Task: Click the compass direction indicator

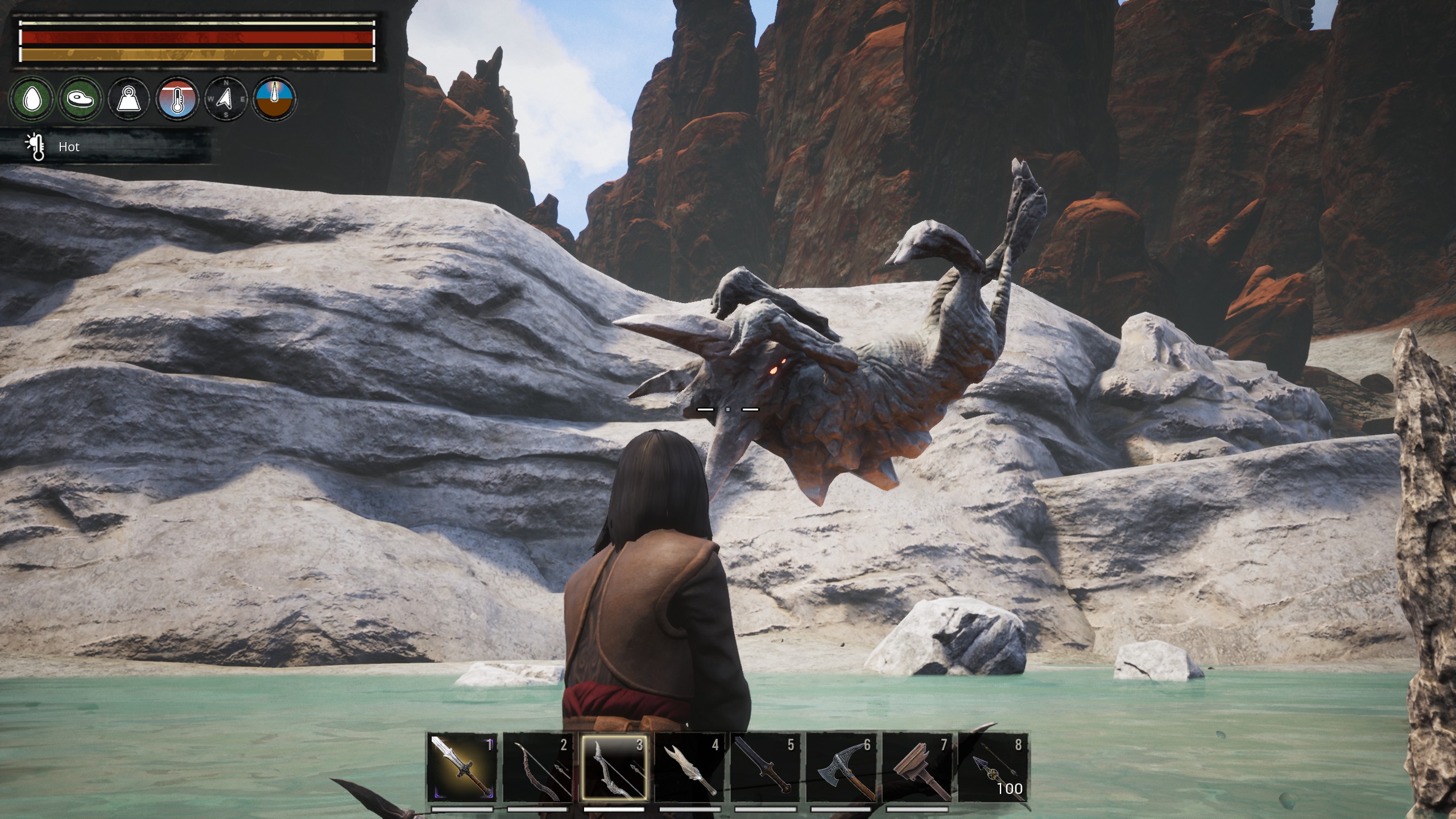Action: [226, 99]
